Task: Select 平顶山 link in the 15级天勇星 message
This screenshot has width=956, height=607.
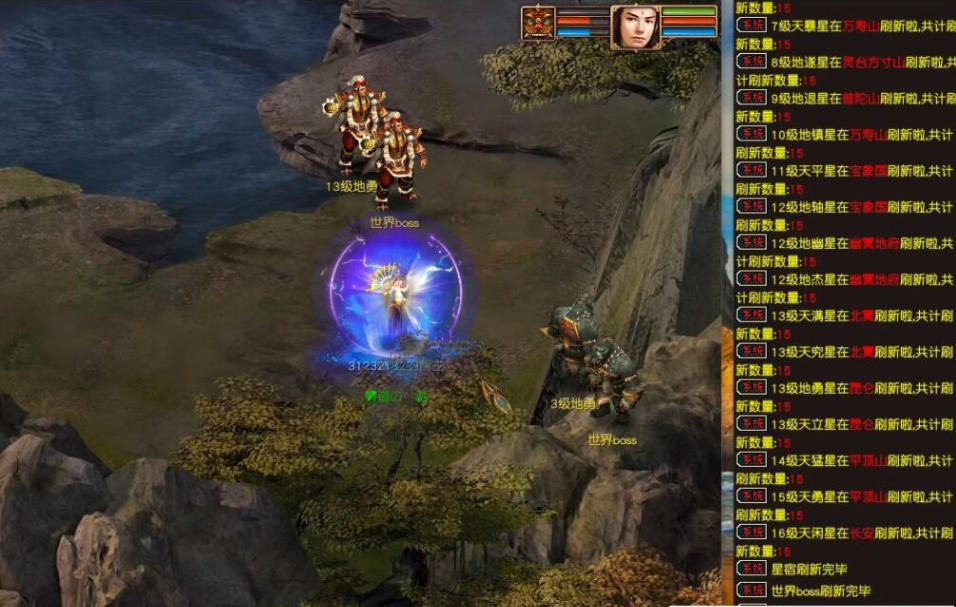Action: tap(867, 496)
